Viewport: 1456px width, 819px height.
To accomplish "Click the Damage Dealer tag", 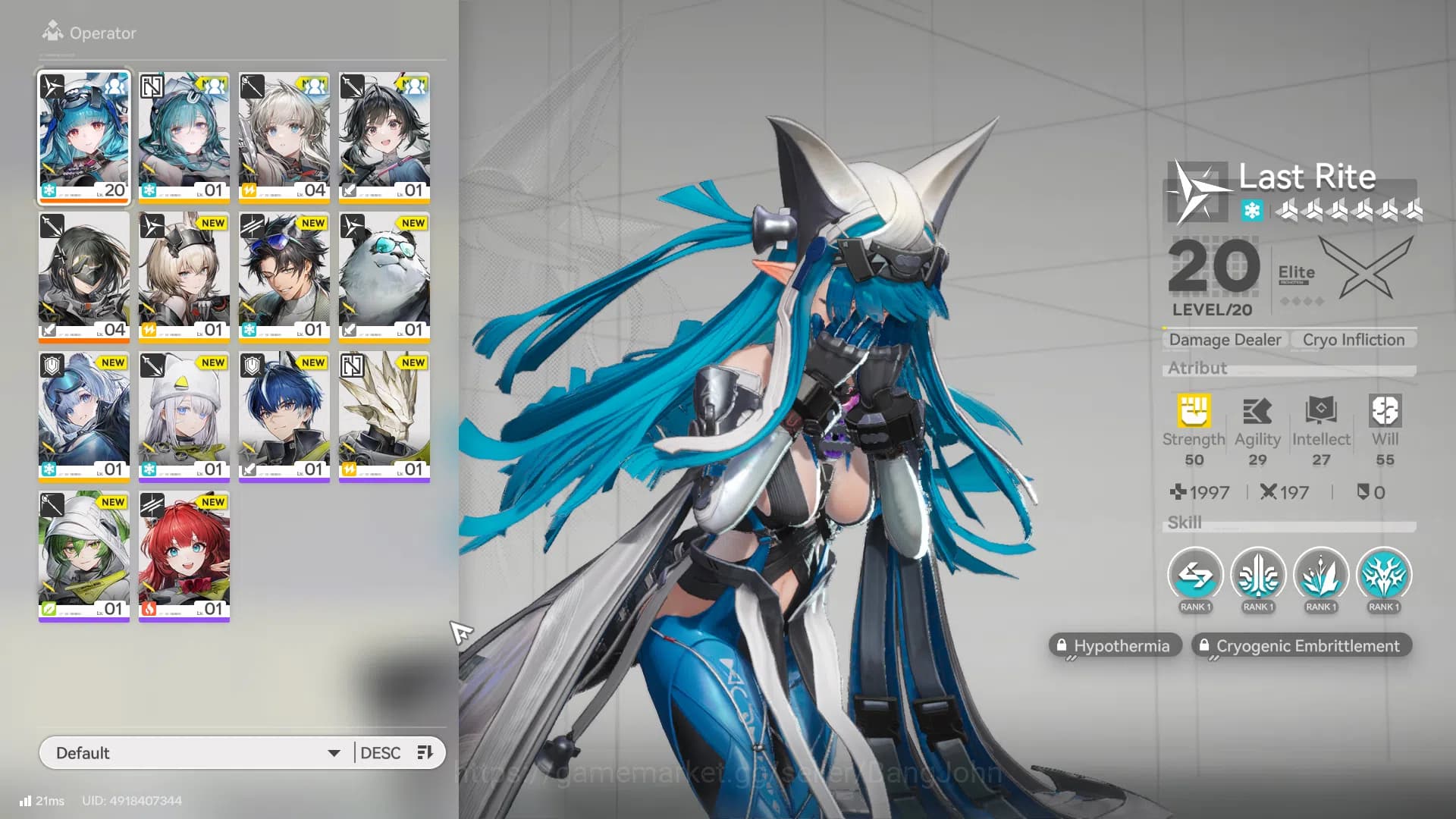I will (x=1224, y=340).
